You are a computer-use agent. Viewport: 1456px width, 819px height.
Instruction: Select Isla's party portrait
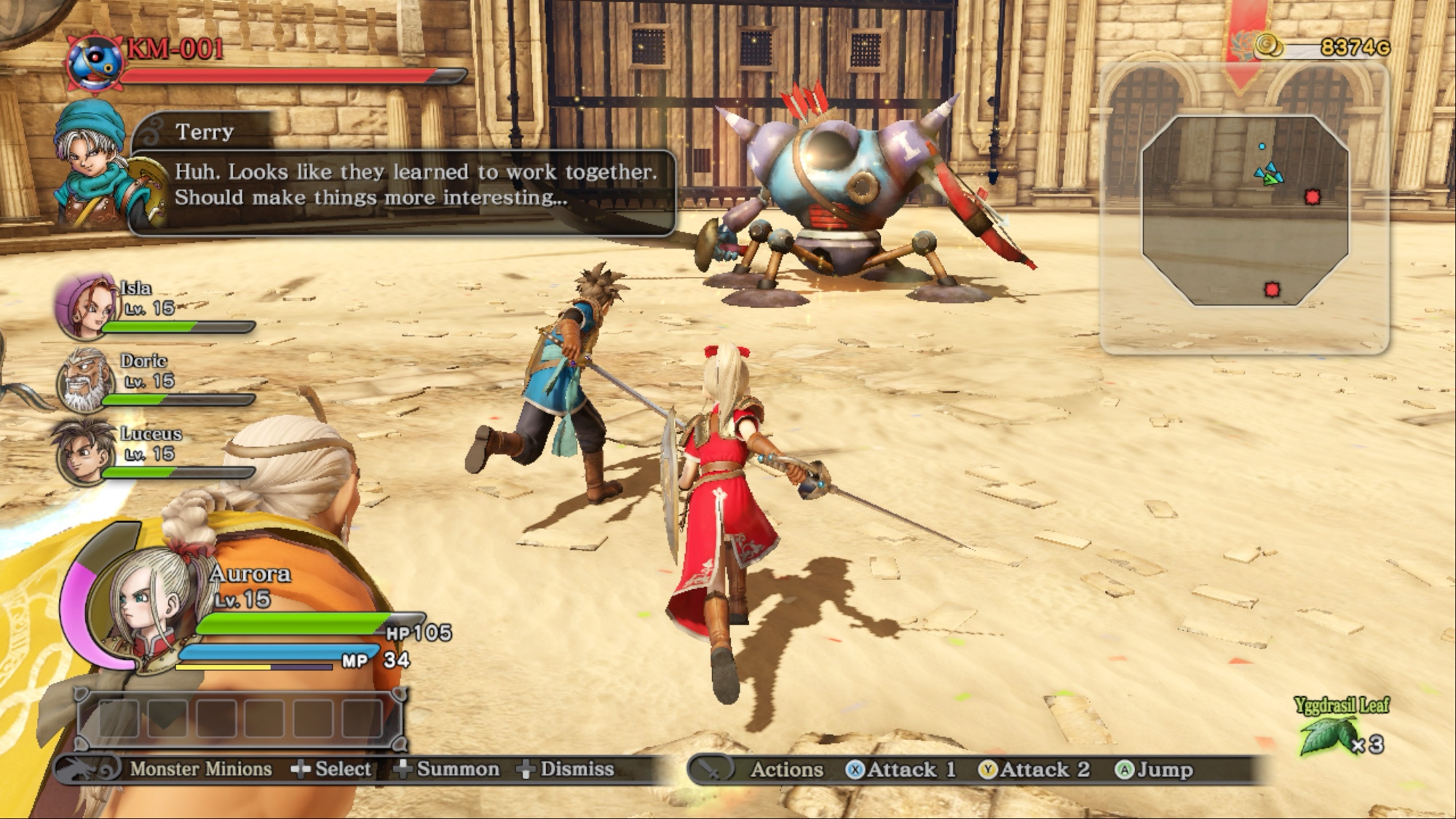pos(85,307)
